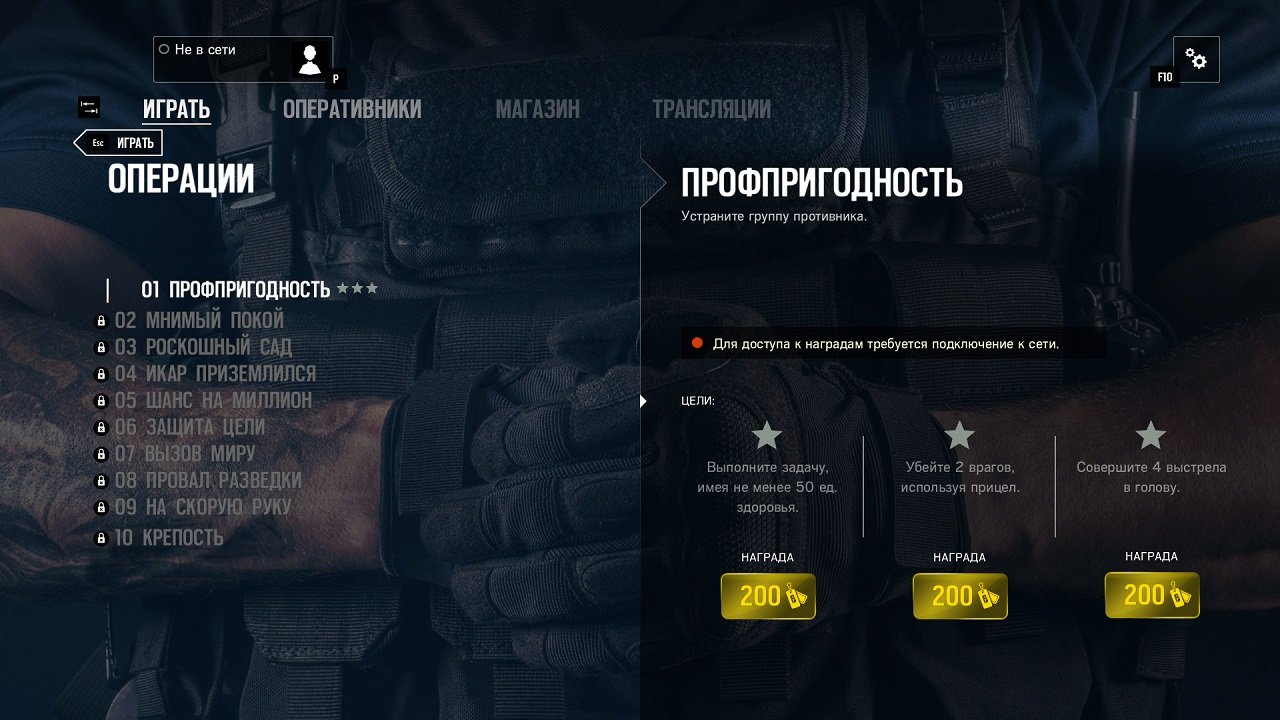Click the lock icon beside 02 МНИМЫЙ ПОКОЙ
The width and height of the screenshot is (1280, 720).
point(99,320)
